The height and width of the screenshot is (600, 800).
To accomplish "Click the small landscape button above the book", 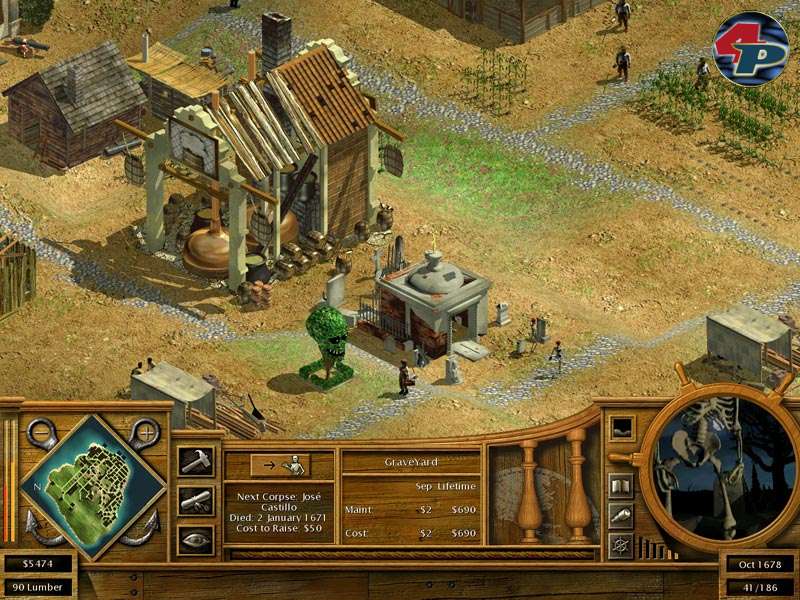I will pyautogui.click(x=620, y=428).
